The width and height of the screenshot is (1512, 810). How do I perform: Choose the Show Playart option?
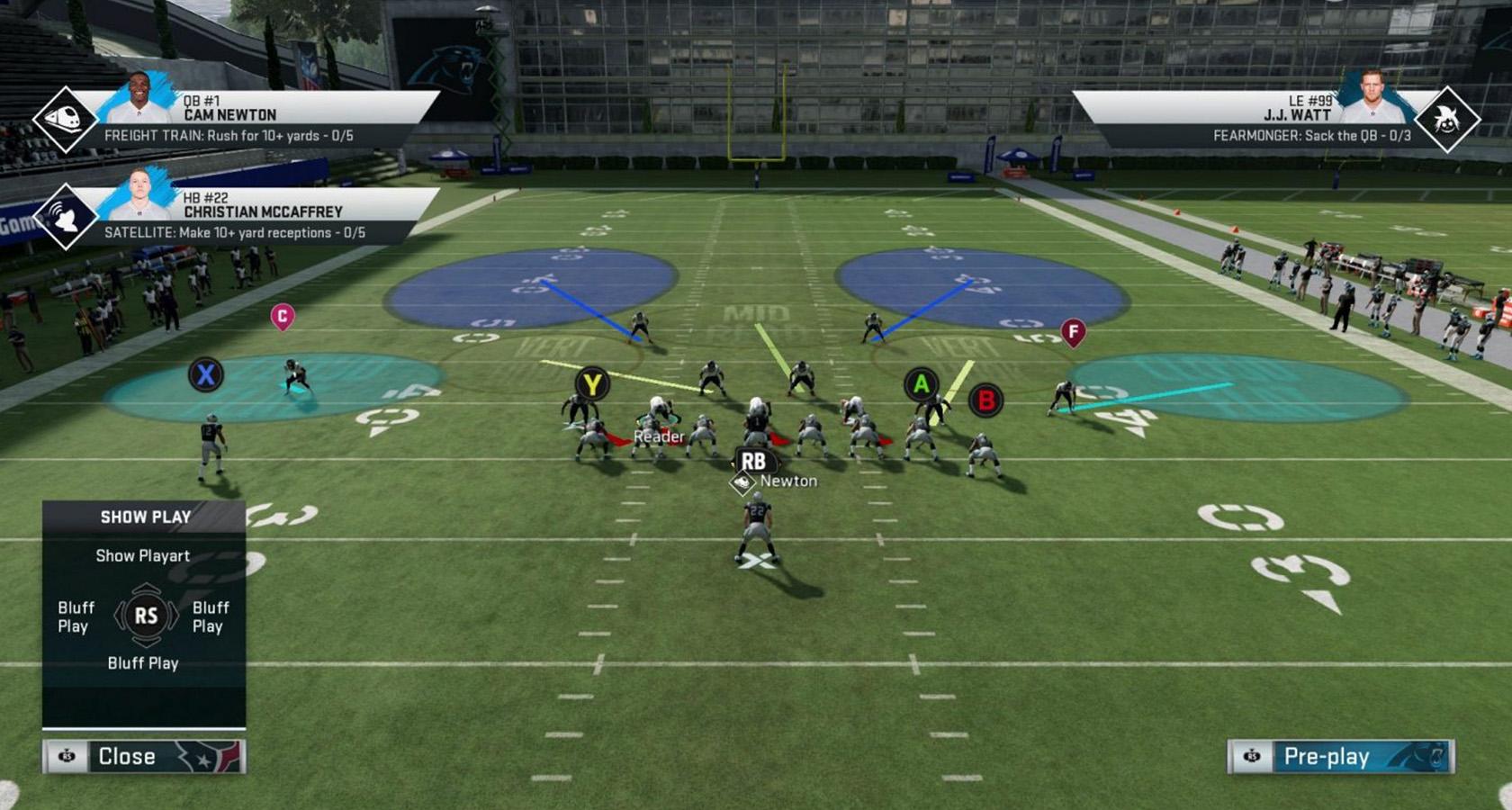click(x=143, y=555)
